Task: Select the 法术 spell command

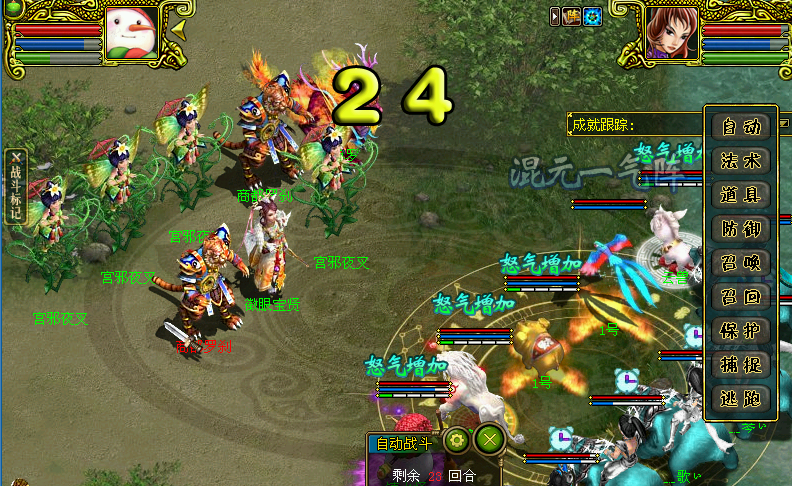Action: (741, 161)
